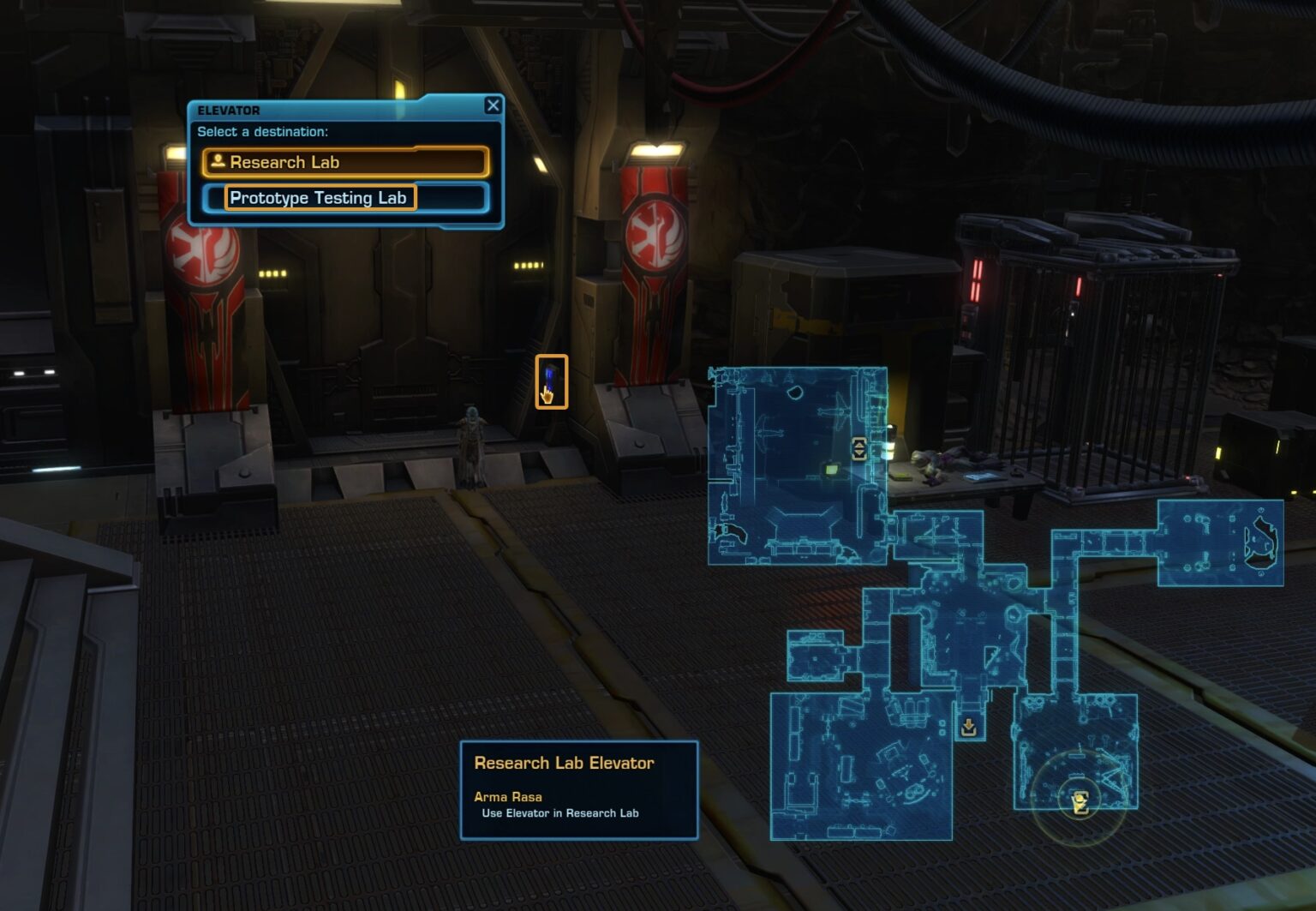Click the Arma Rasa mission text

point(509,796)
